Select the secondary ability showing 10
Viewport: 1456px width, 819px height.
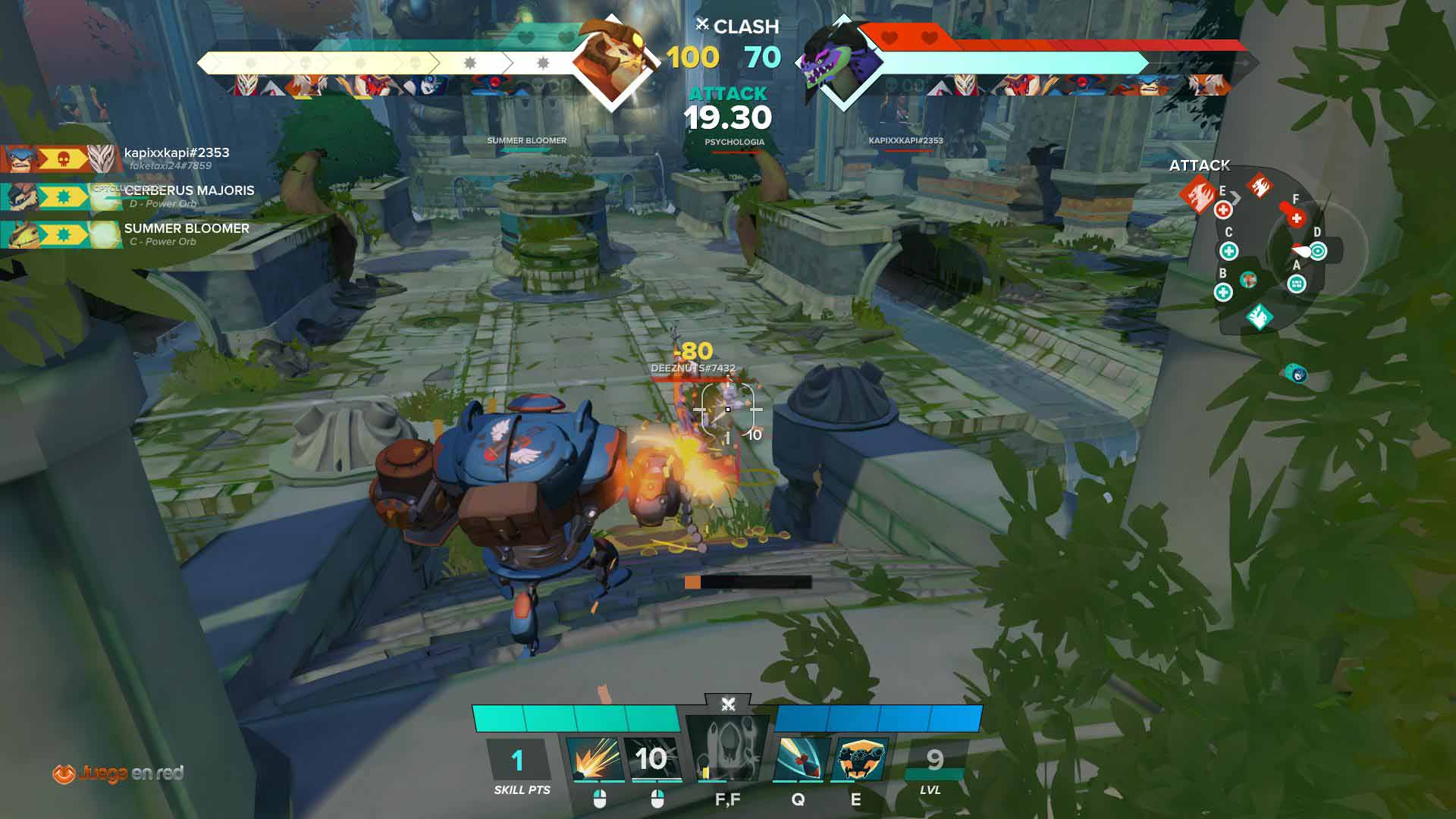651,758
